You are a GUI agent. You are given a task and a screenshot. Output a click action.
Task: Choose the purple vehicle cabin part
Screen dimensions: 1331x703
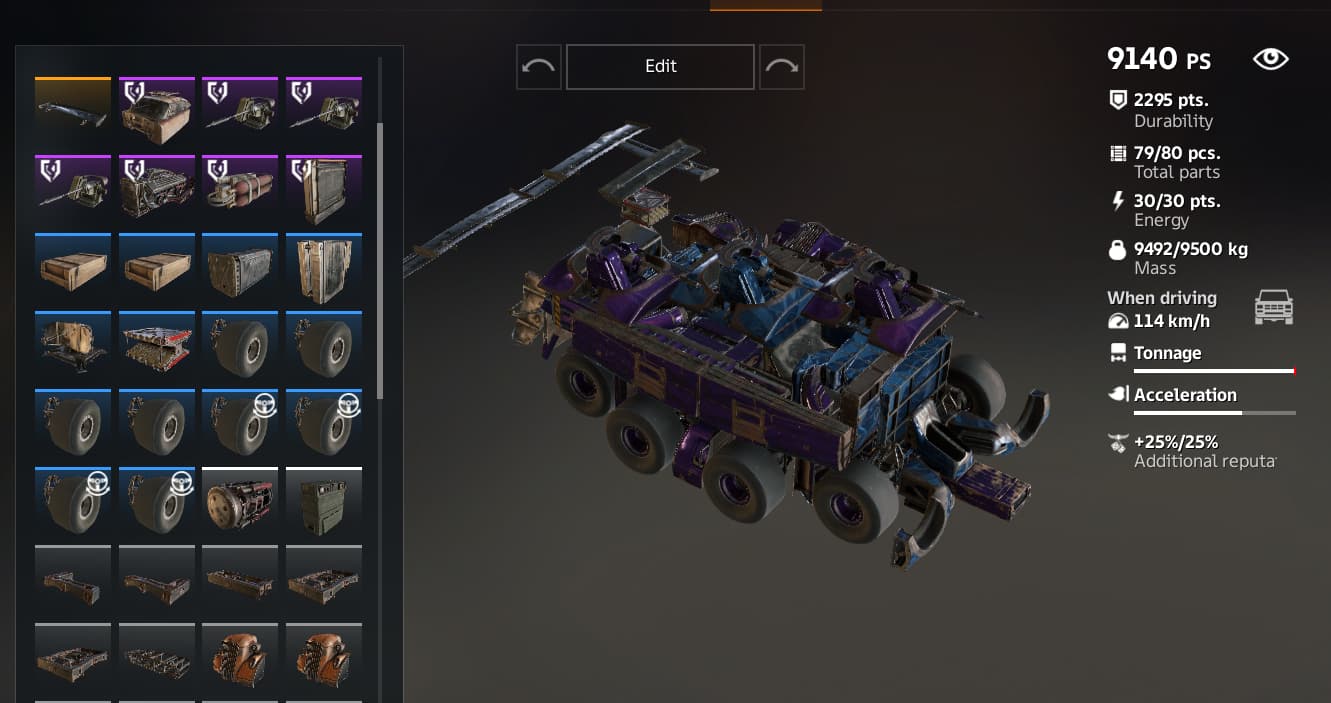(157, 110)
